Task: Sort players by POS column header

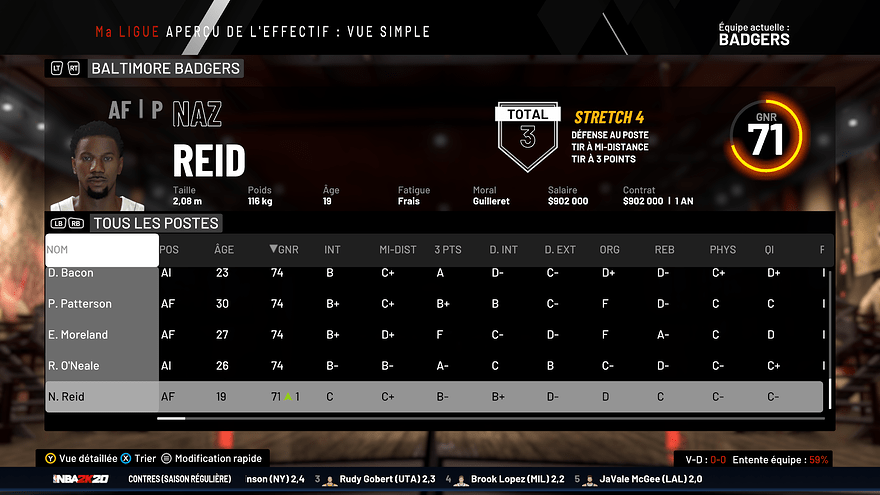Action: coord(170,250)
